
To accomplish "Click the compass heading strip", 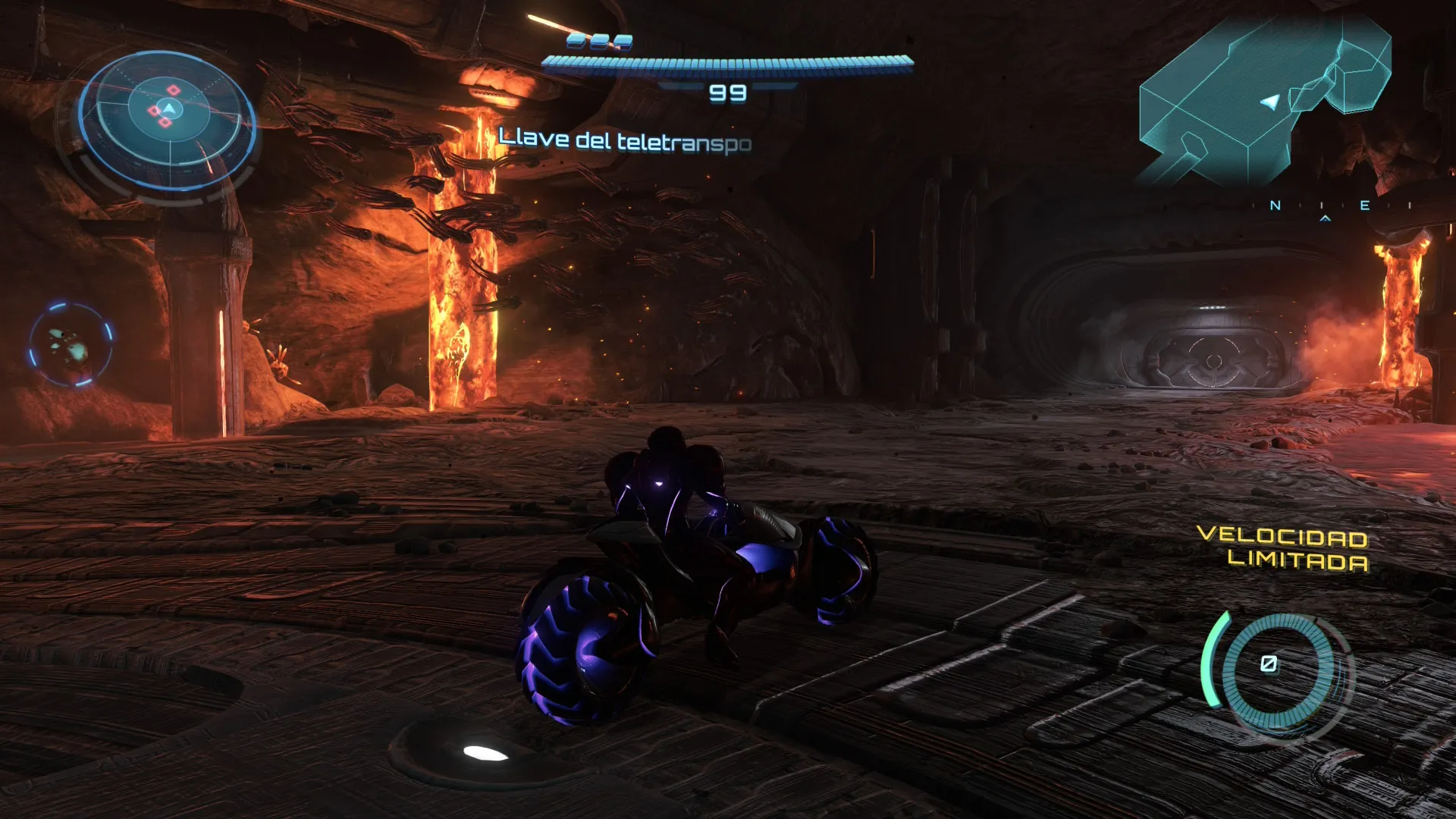I will [1338, 206].
